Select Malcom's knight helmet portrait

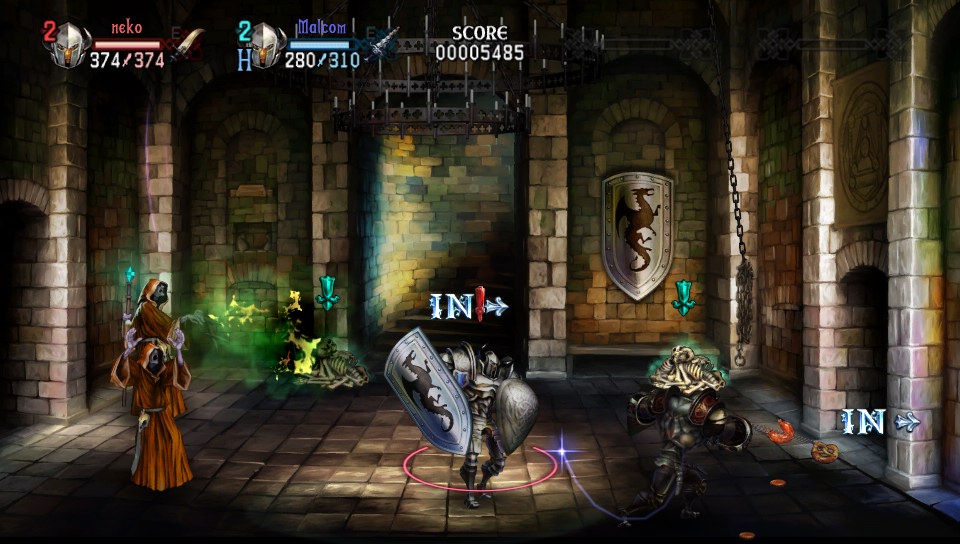[267, 46]
